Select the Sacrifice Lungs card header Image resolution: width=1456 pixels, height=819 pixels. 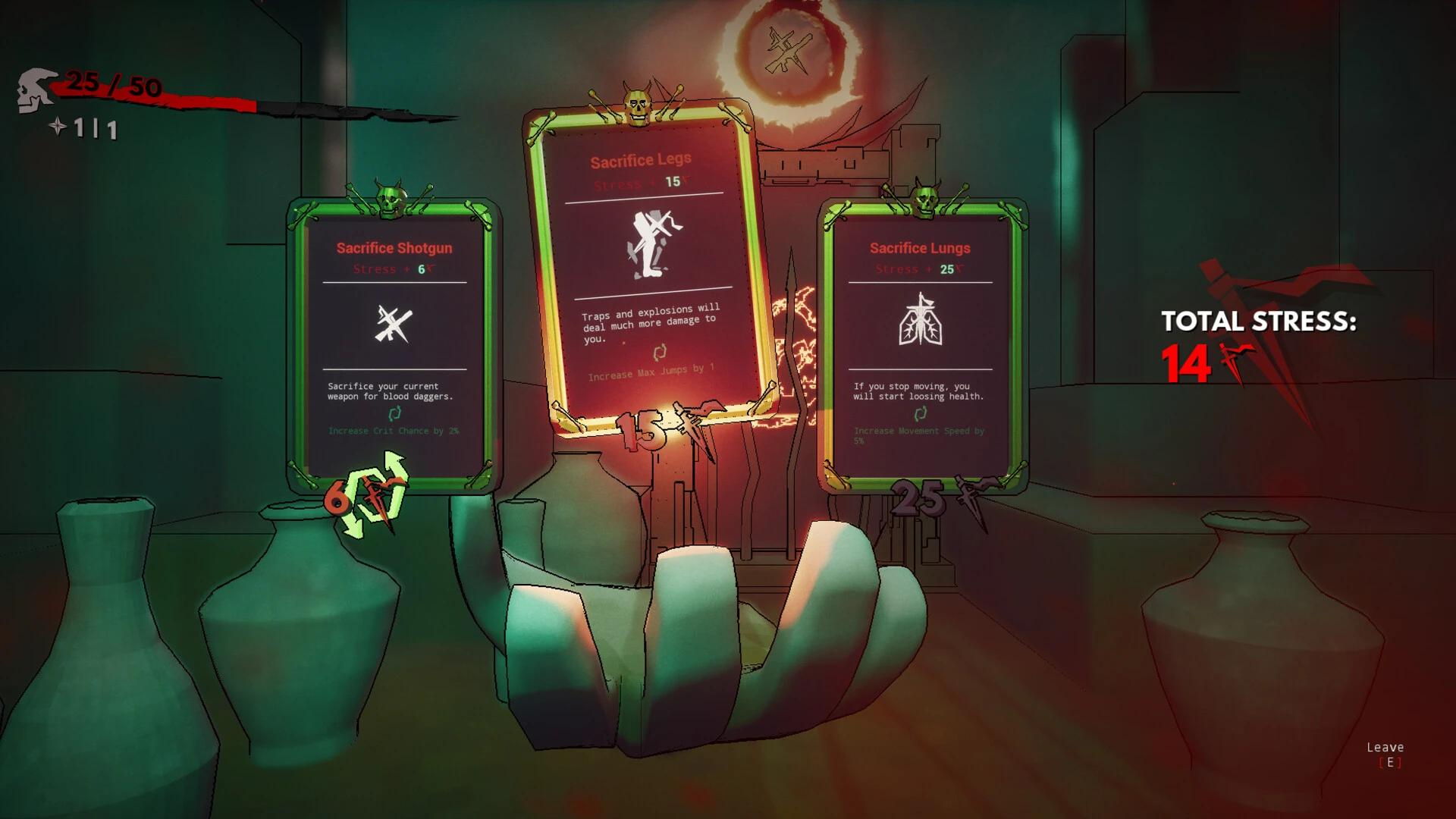pyautogui.click(x=920, y=248)
